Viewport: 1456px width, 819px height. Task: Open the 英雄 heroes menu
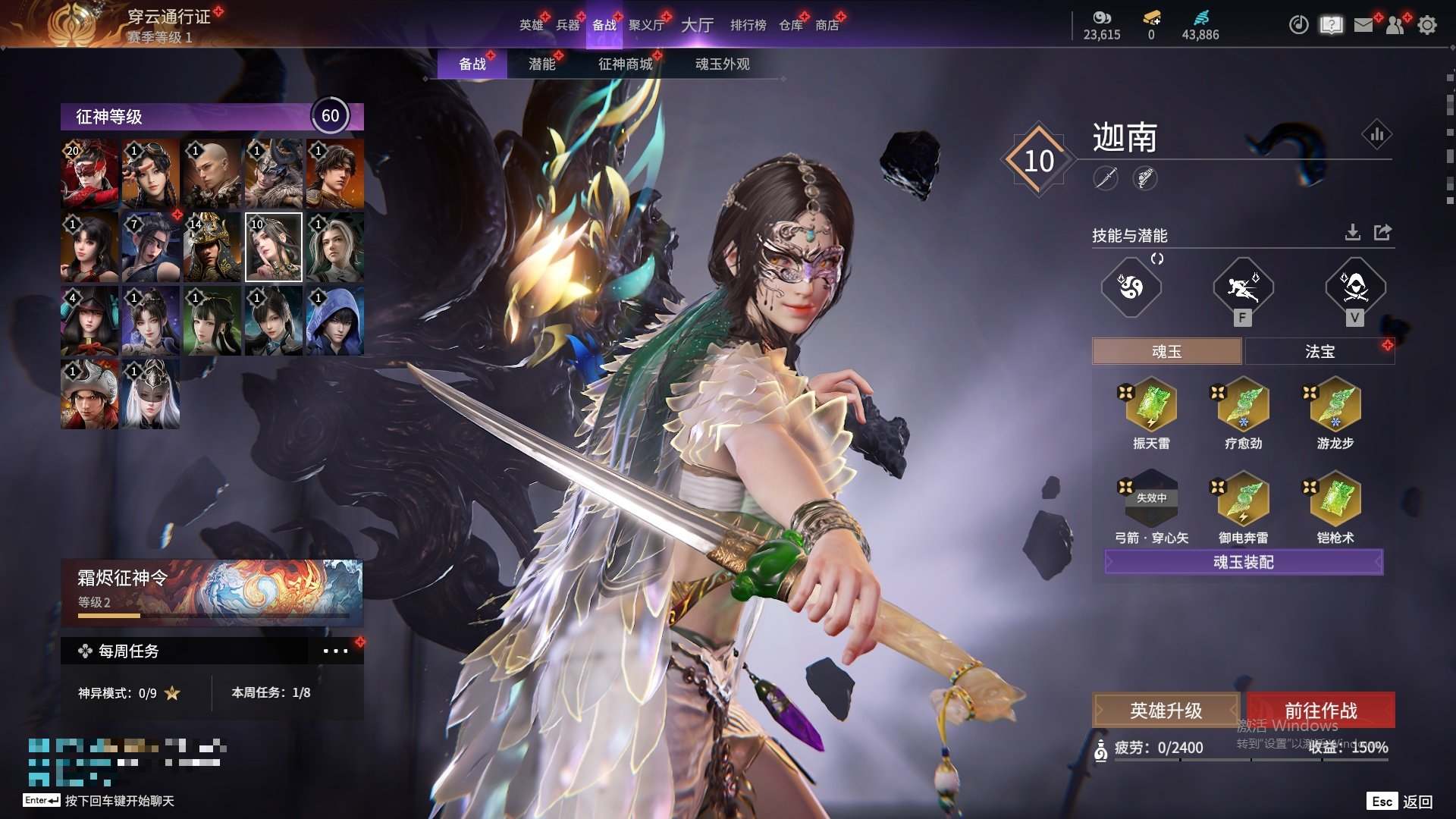pos(531,25)
